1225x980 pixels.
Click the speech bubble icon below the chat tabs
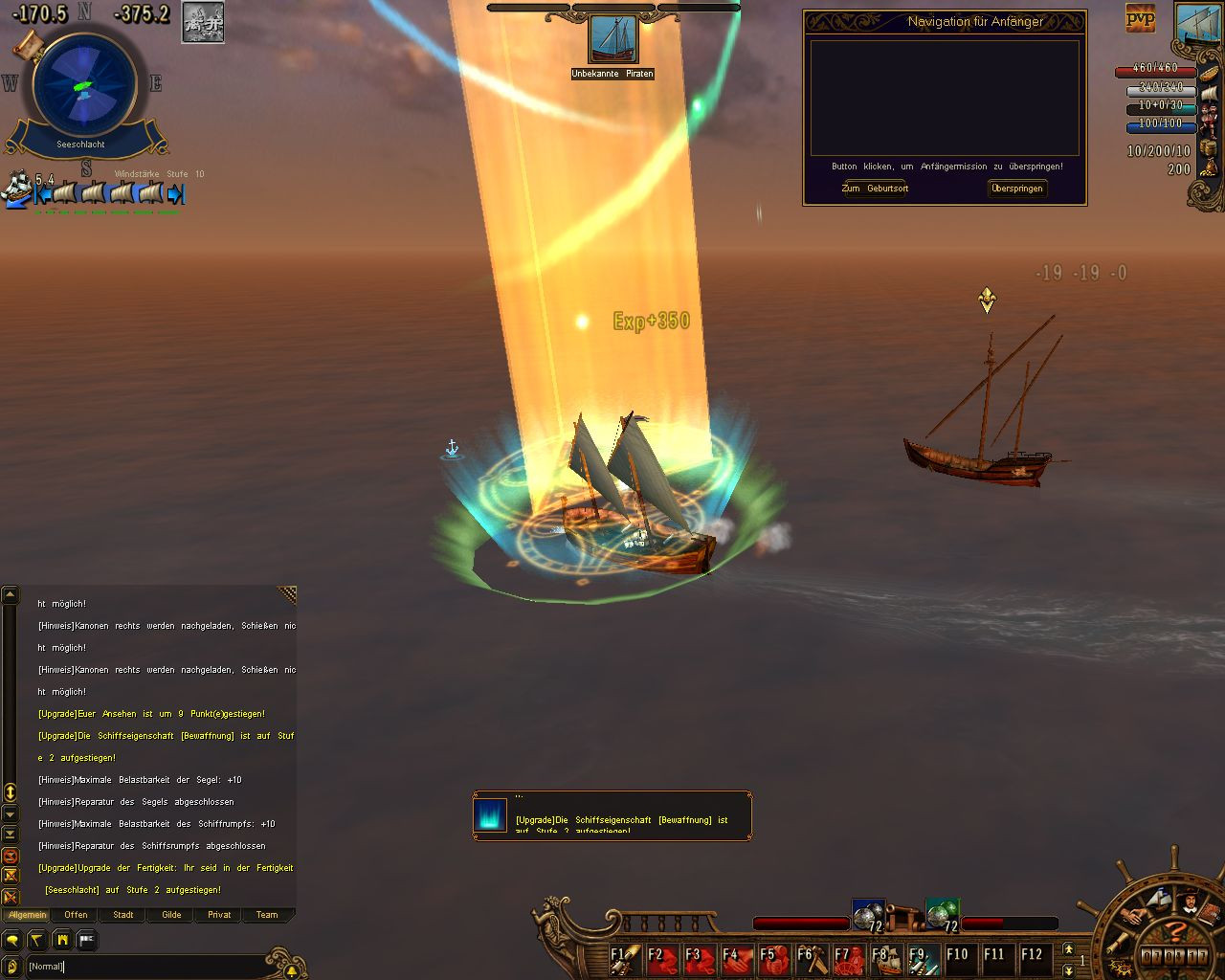[13, 938]
